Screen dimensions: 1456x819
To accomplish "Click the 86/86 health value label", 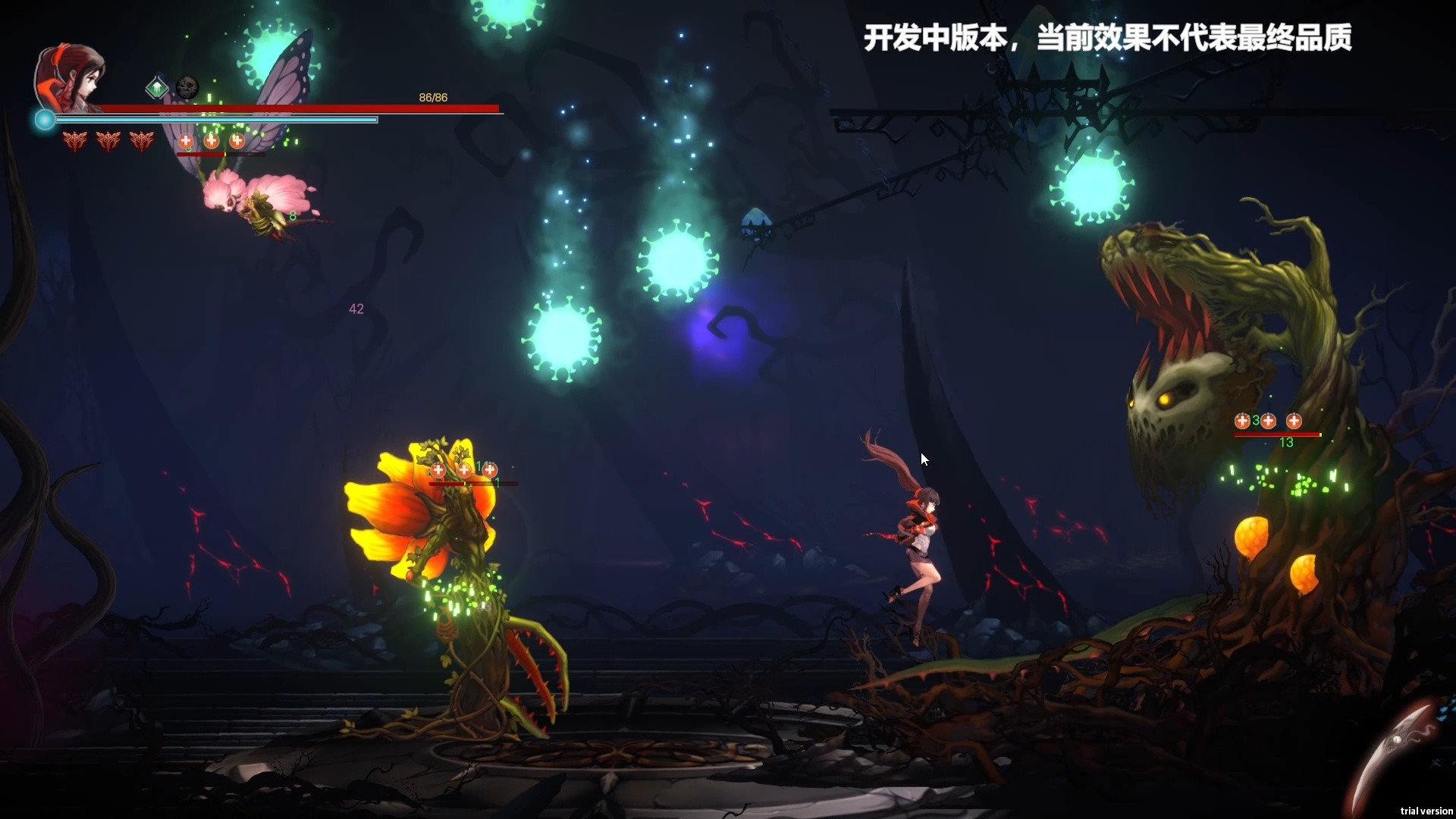I will (x=432, y=97).
